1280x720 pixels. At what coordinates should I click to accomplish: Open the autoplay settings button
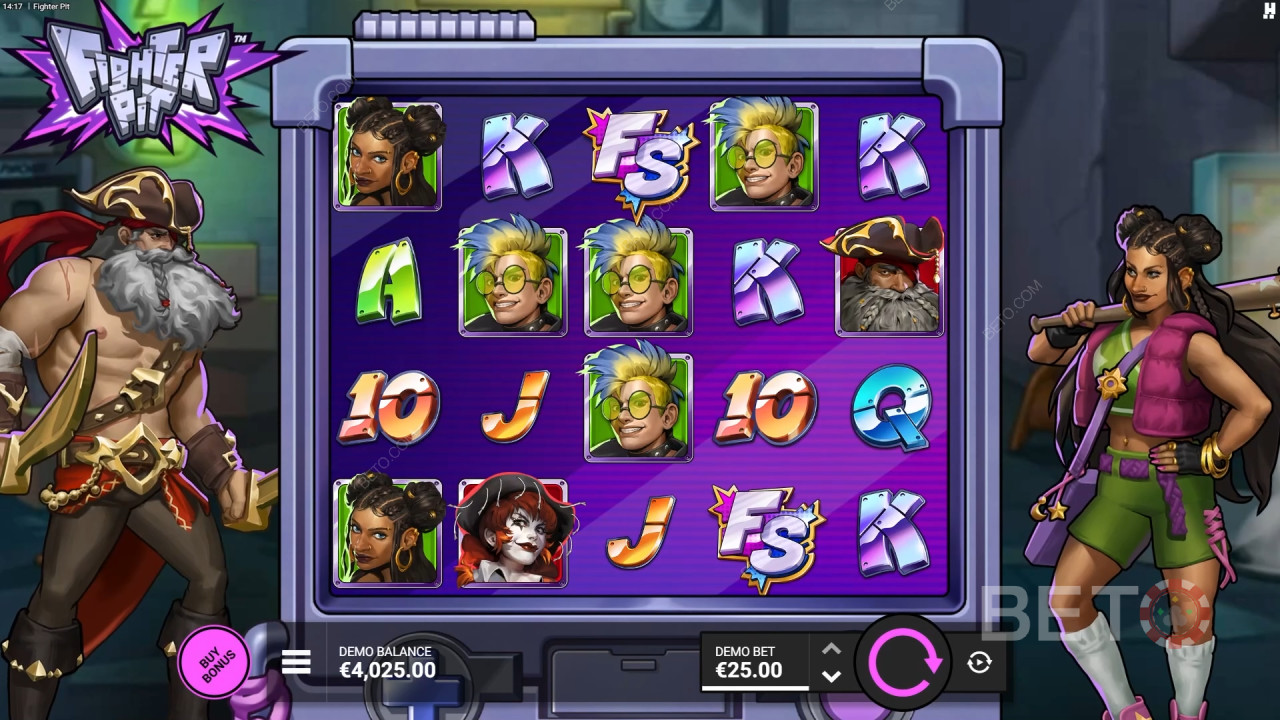979,661
